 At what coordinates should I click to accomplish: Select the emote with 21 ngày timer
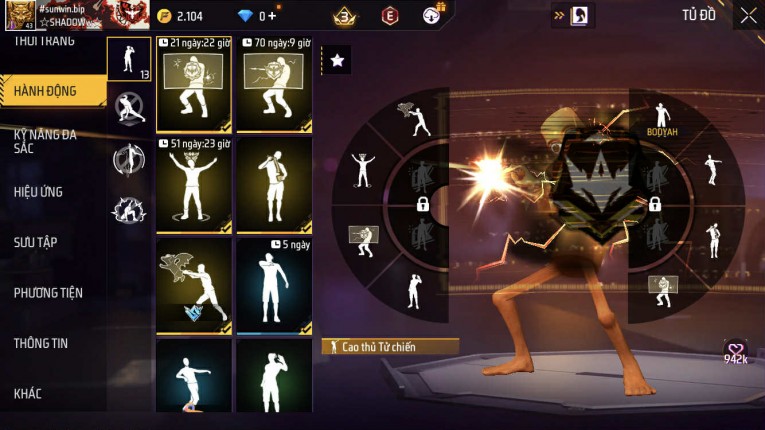pos(194,86)
